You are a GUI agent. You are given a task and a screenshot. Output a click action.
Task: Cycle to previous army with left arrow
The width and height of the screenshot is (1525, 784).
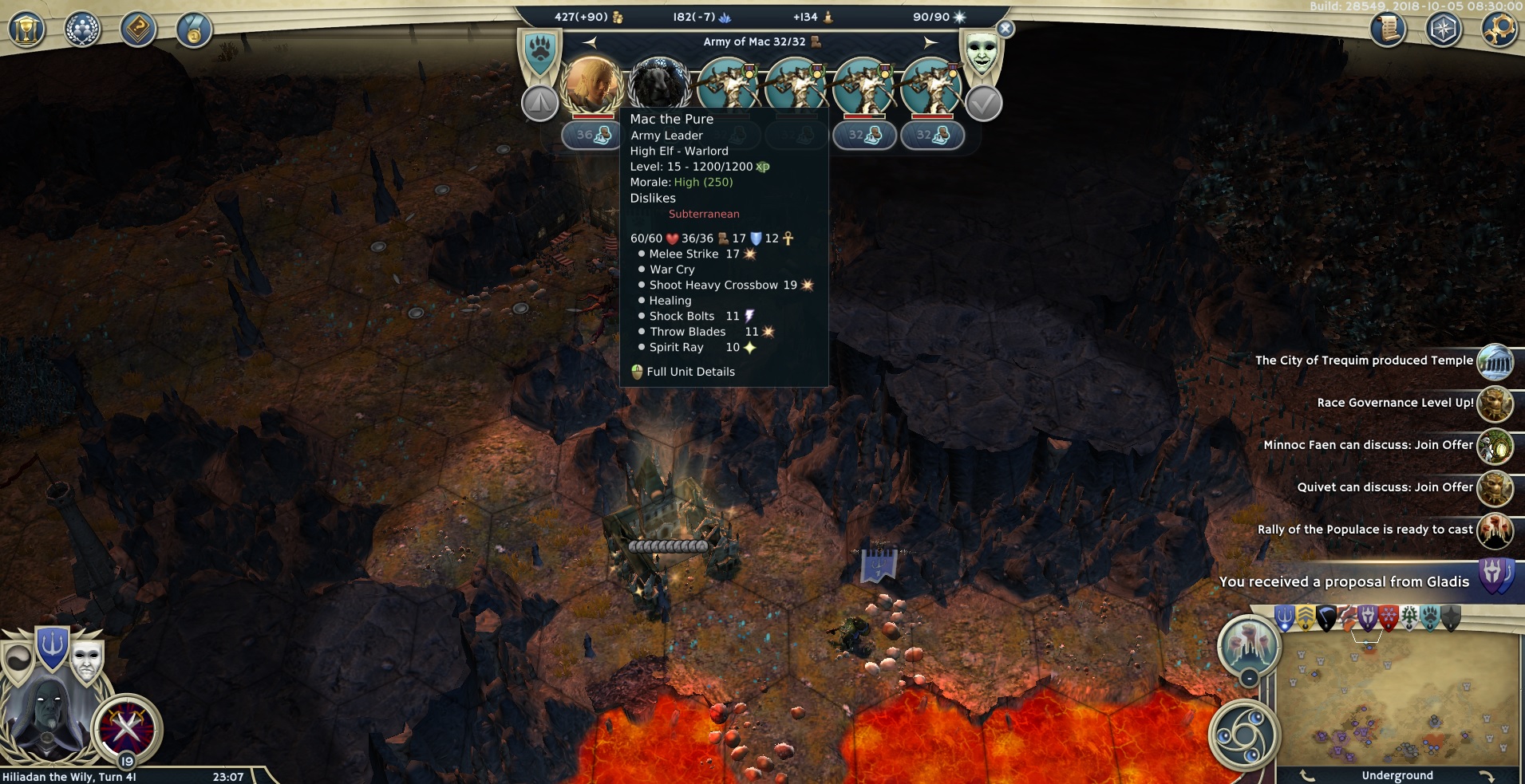590,41
